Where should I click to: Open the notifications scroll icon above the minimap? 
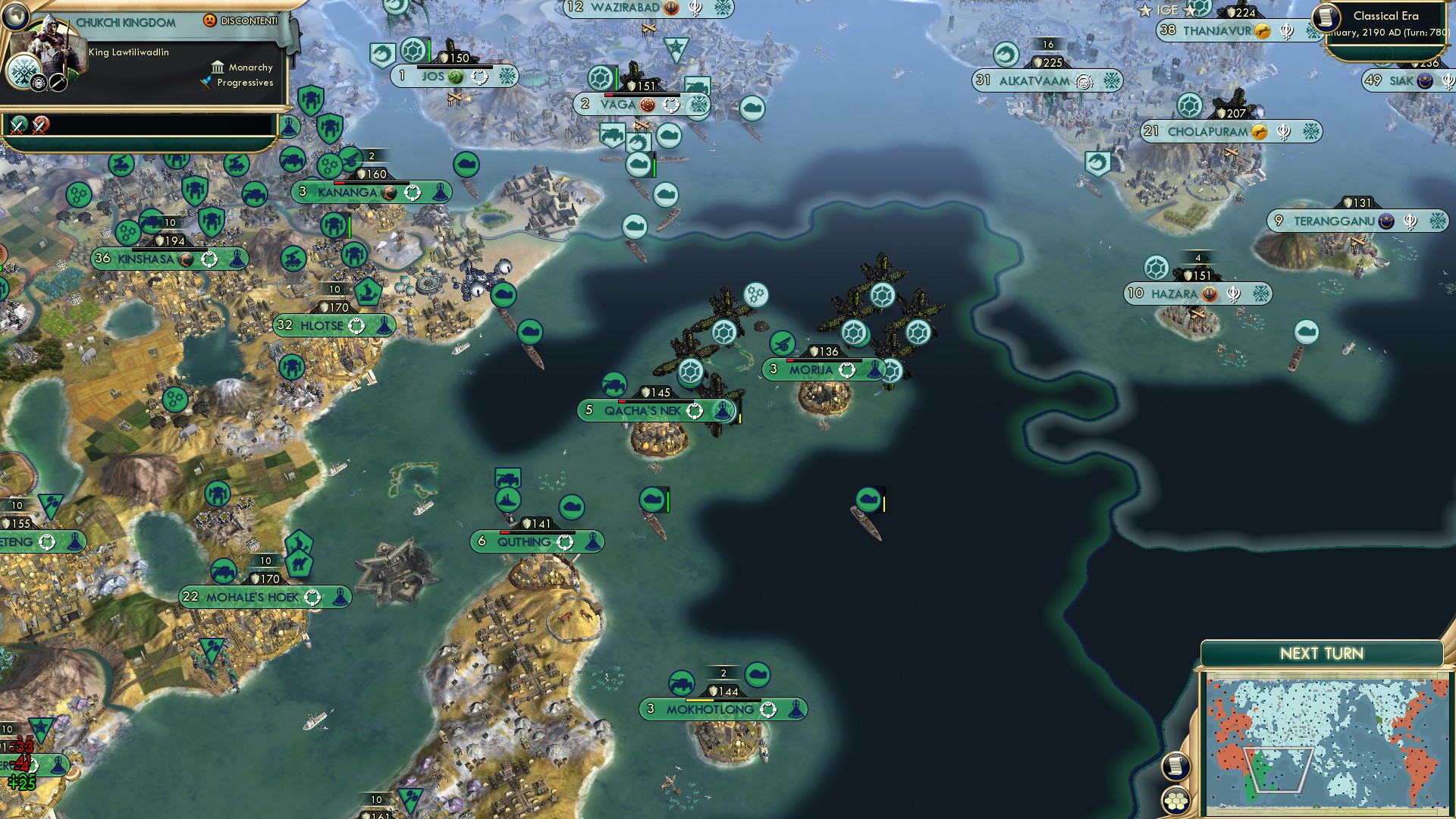1176,766
